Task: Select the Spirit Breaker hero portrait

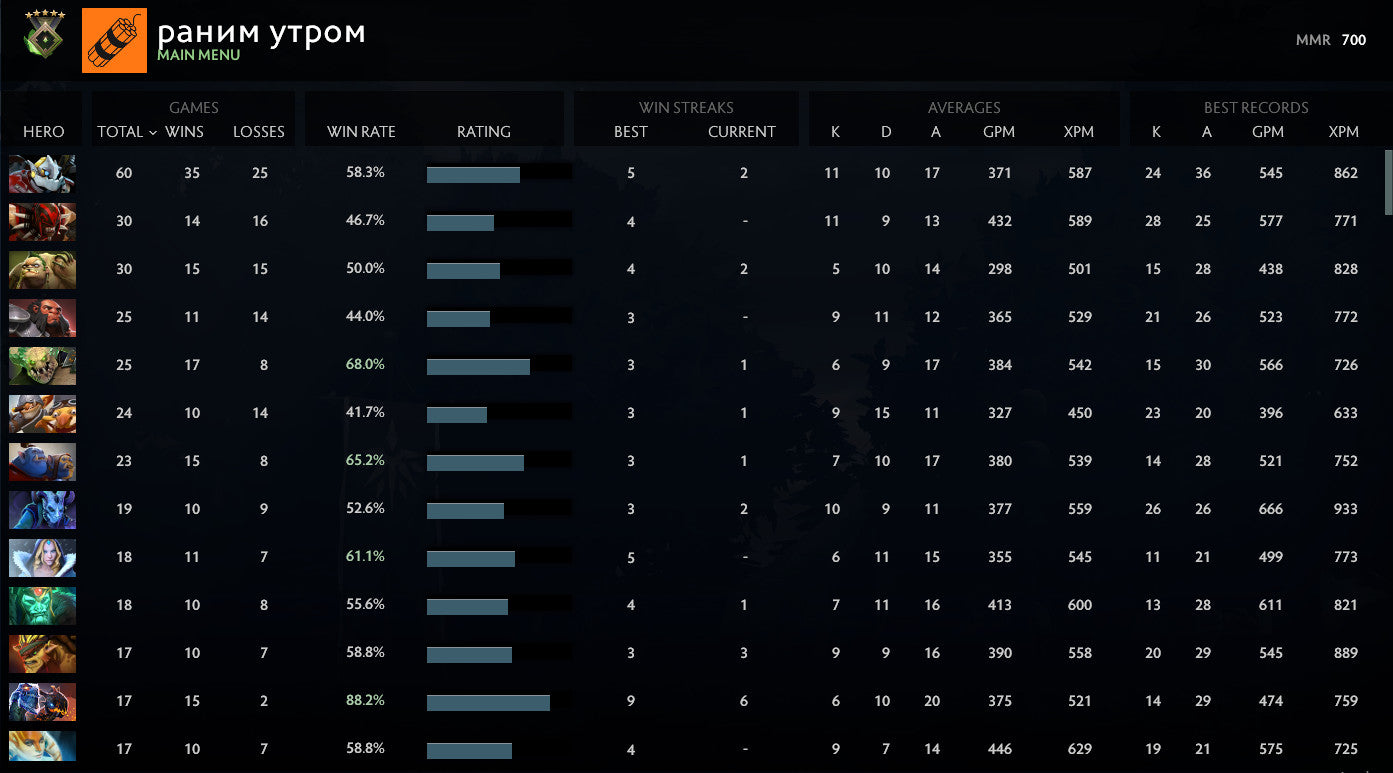Action: pos(42,173)
